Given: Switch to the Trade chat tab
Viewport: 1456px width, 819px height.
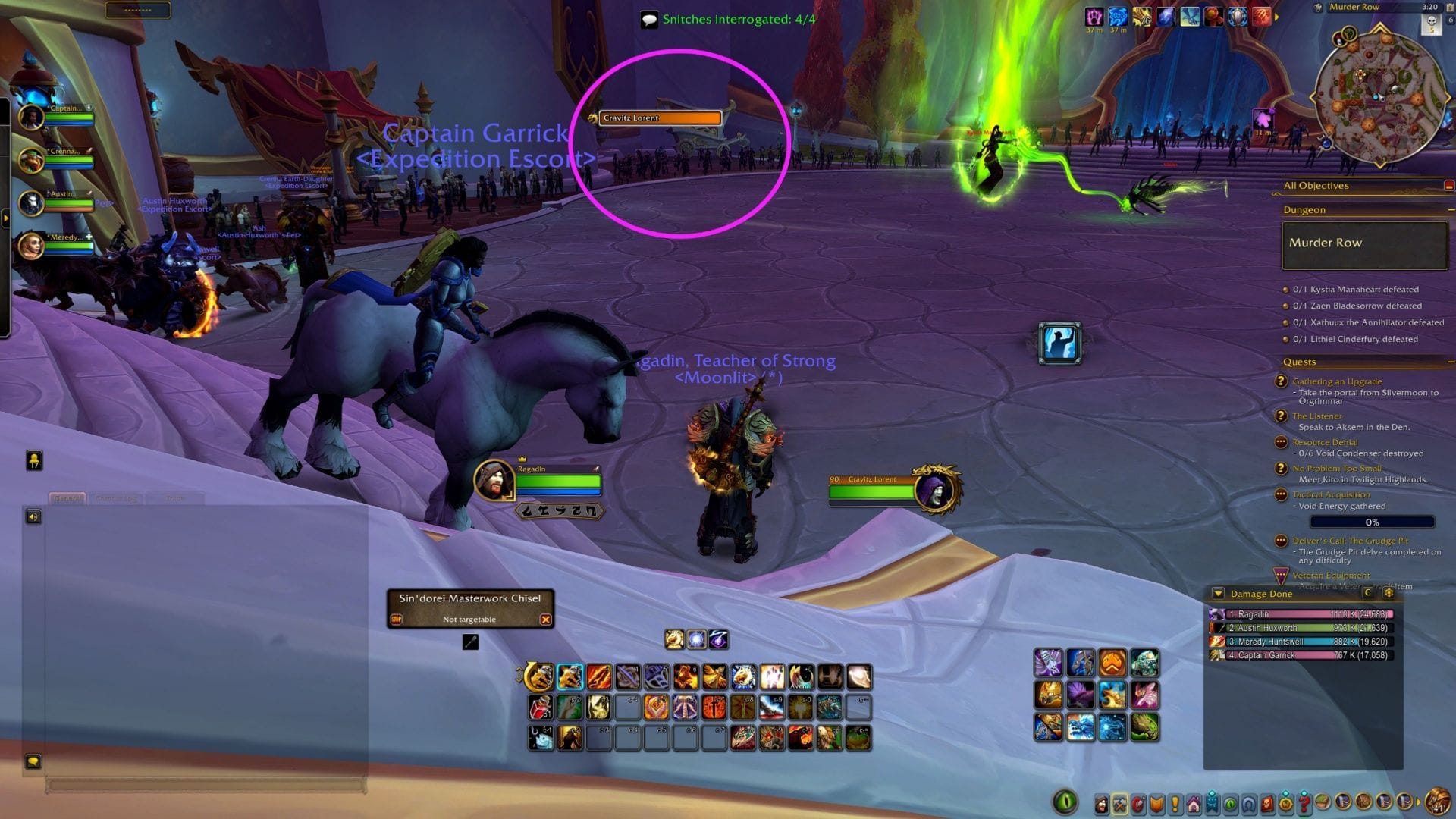Looking at the screenshot, I should pos(174,498).
